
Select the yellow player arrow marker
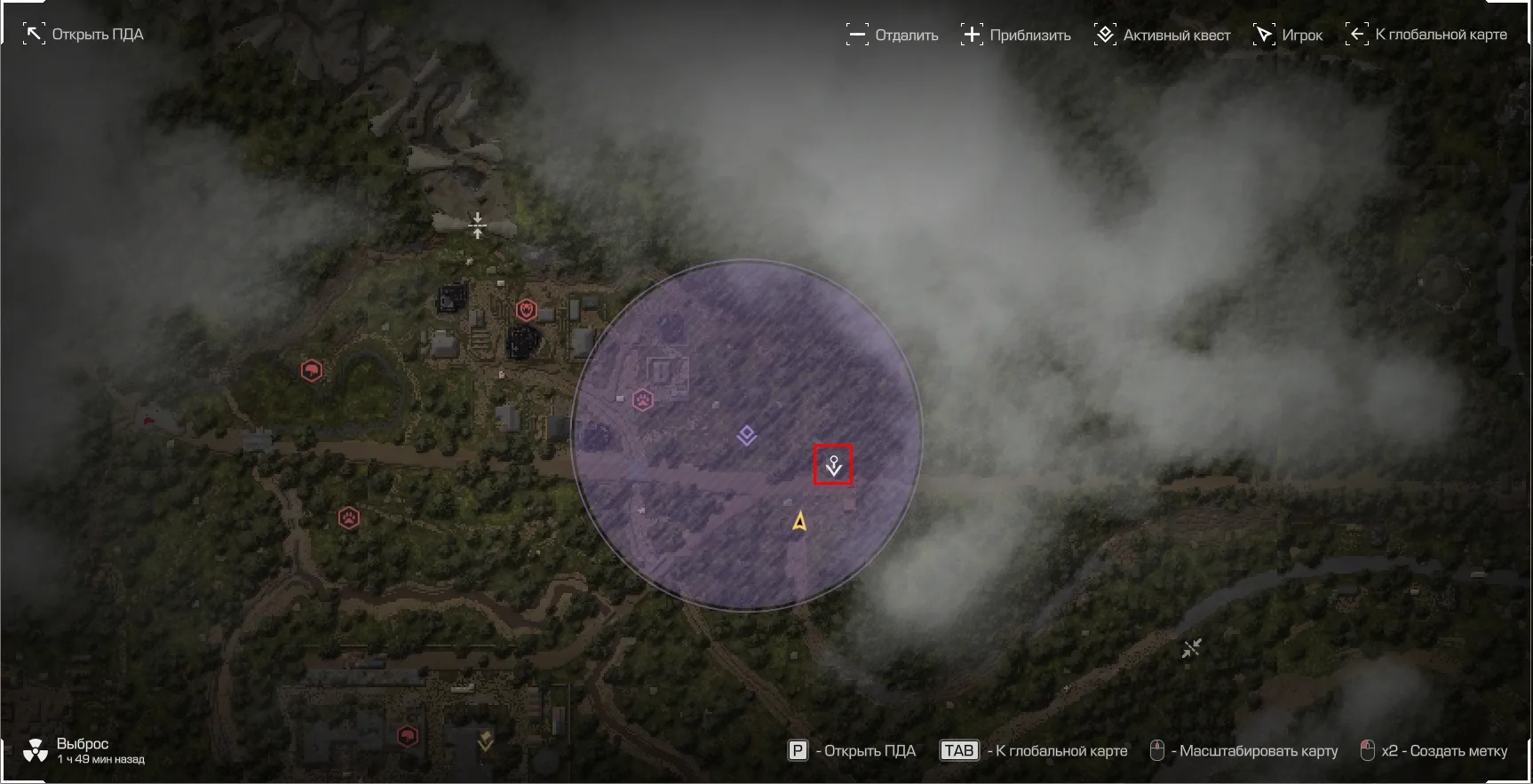(799, 521)
